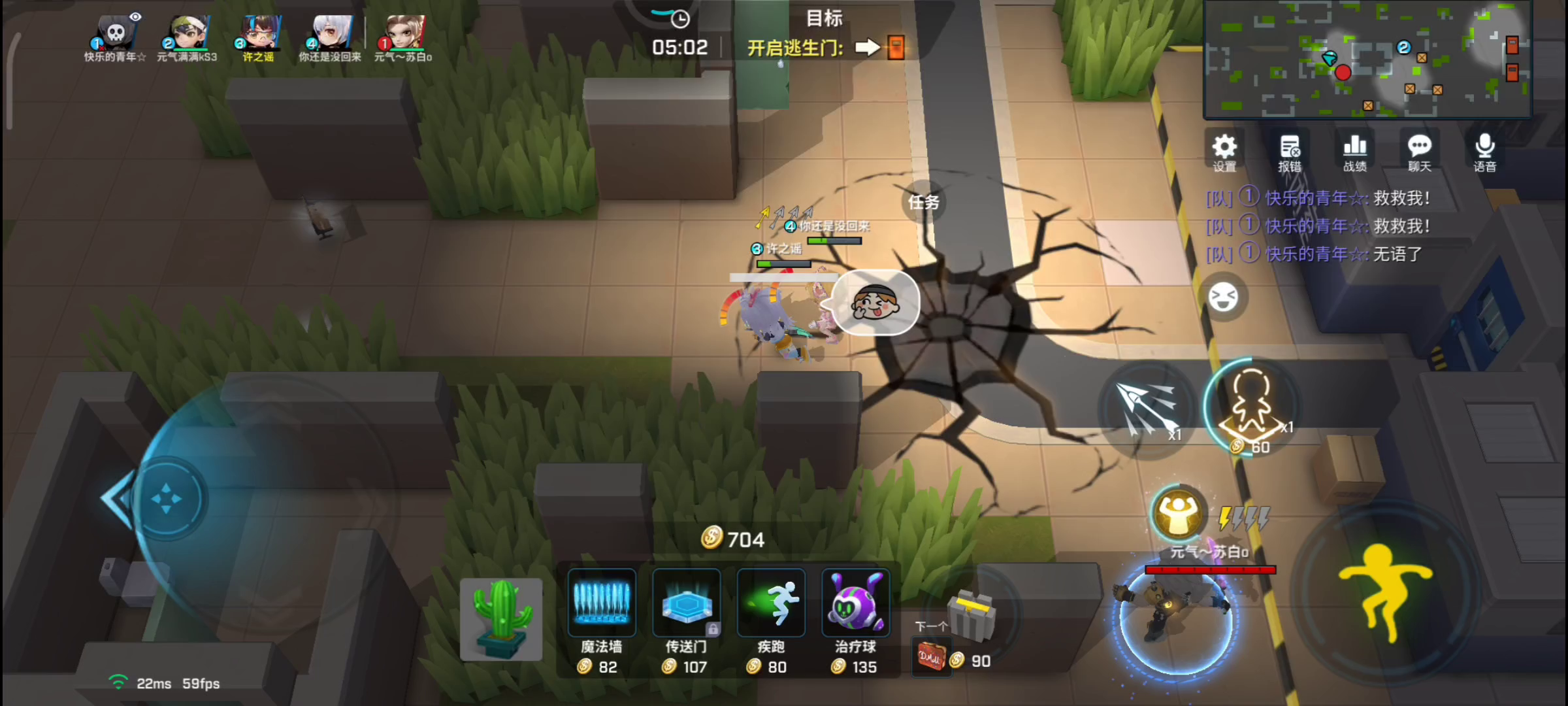Select the skull portrait of 快乐的青年
This screenshot has width=1568, height=706.
coord(116,34)
